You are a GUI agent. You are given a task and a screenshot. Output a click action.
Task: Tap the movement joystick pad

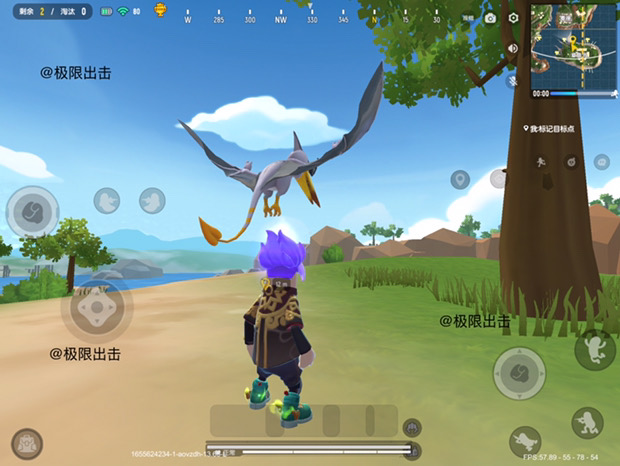96,308
